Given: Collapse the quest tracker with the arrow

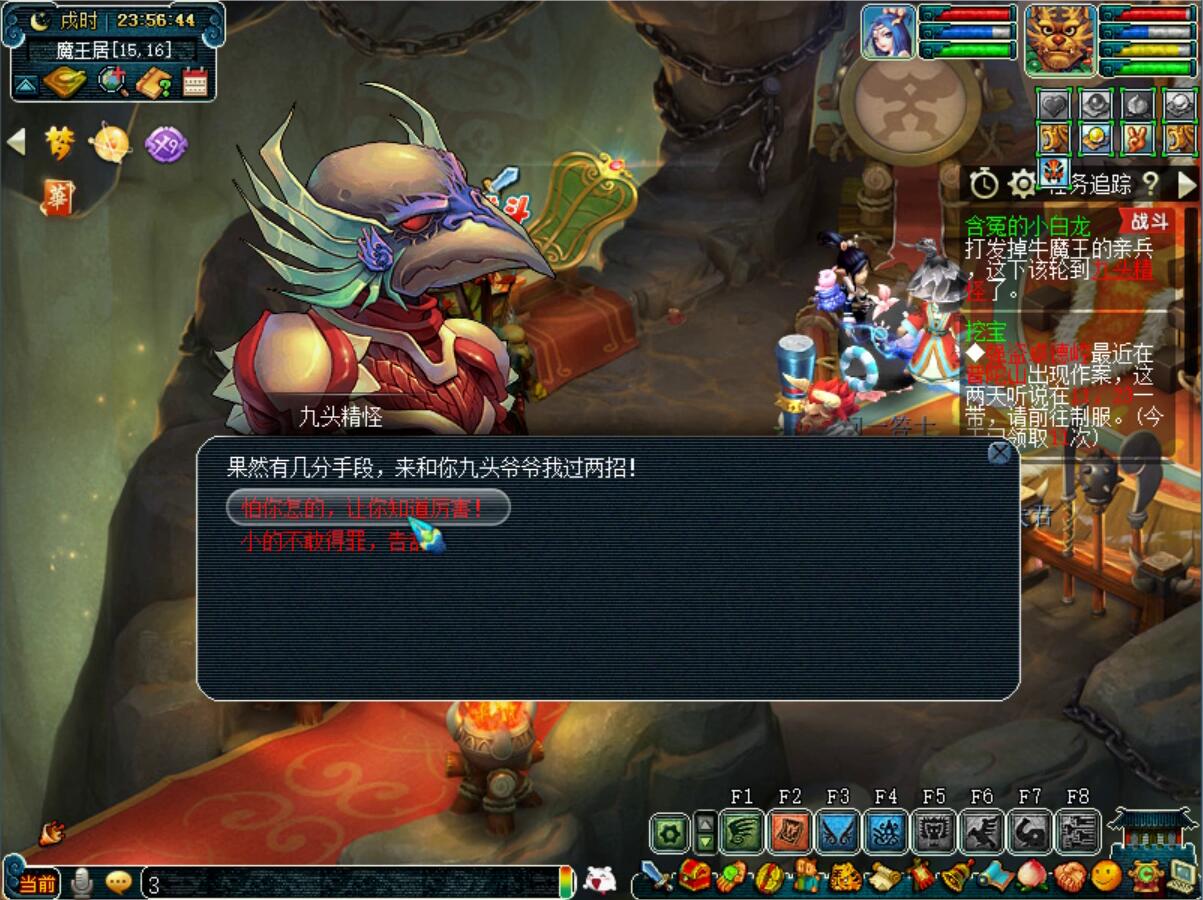Looking at the screenshot, I should coord(1186,184).
